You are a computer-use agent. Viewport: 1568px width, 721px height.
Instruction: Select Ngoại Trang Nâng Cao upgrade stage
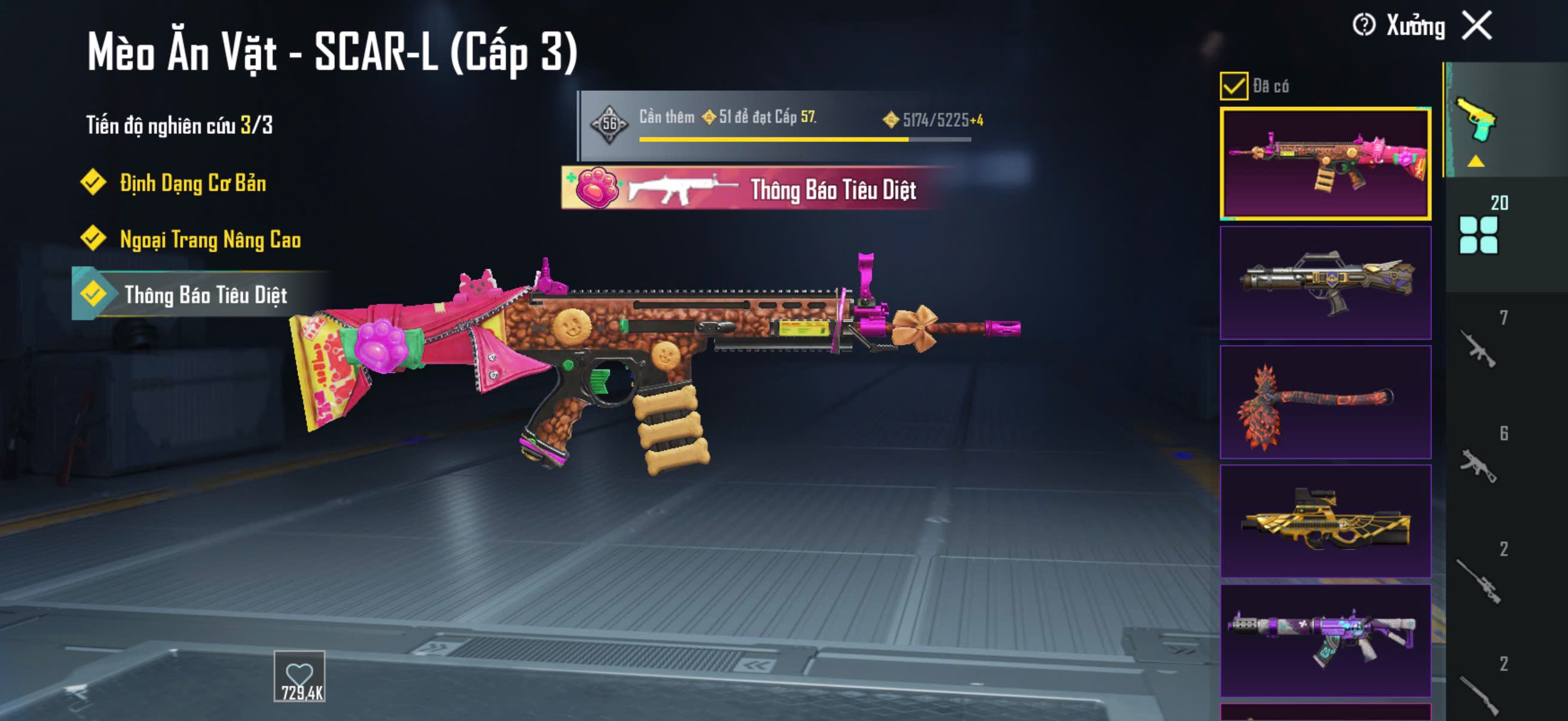point(210,239)
